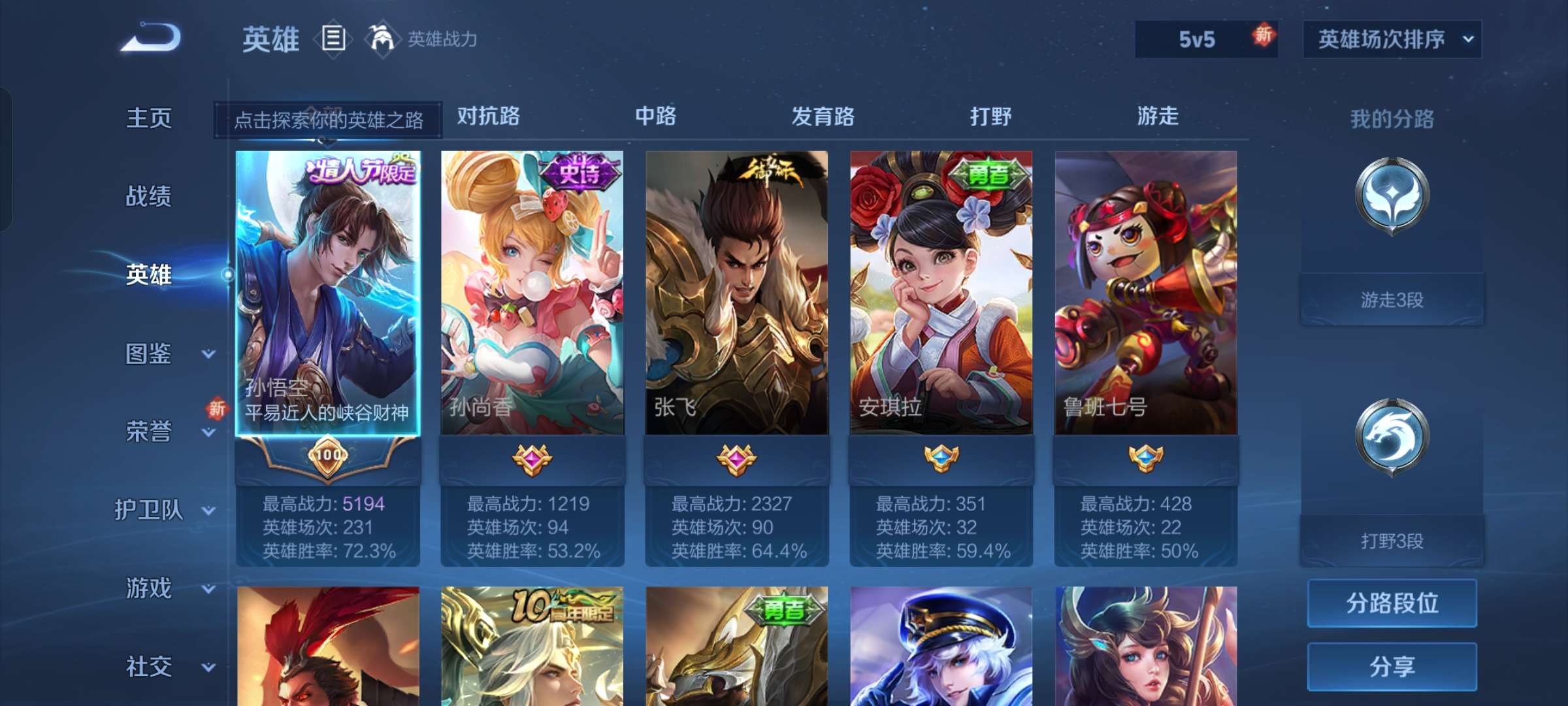
Task: Open the hero list icon beside 英雄 title
Action: click(x=333, y=39)
